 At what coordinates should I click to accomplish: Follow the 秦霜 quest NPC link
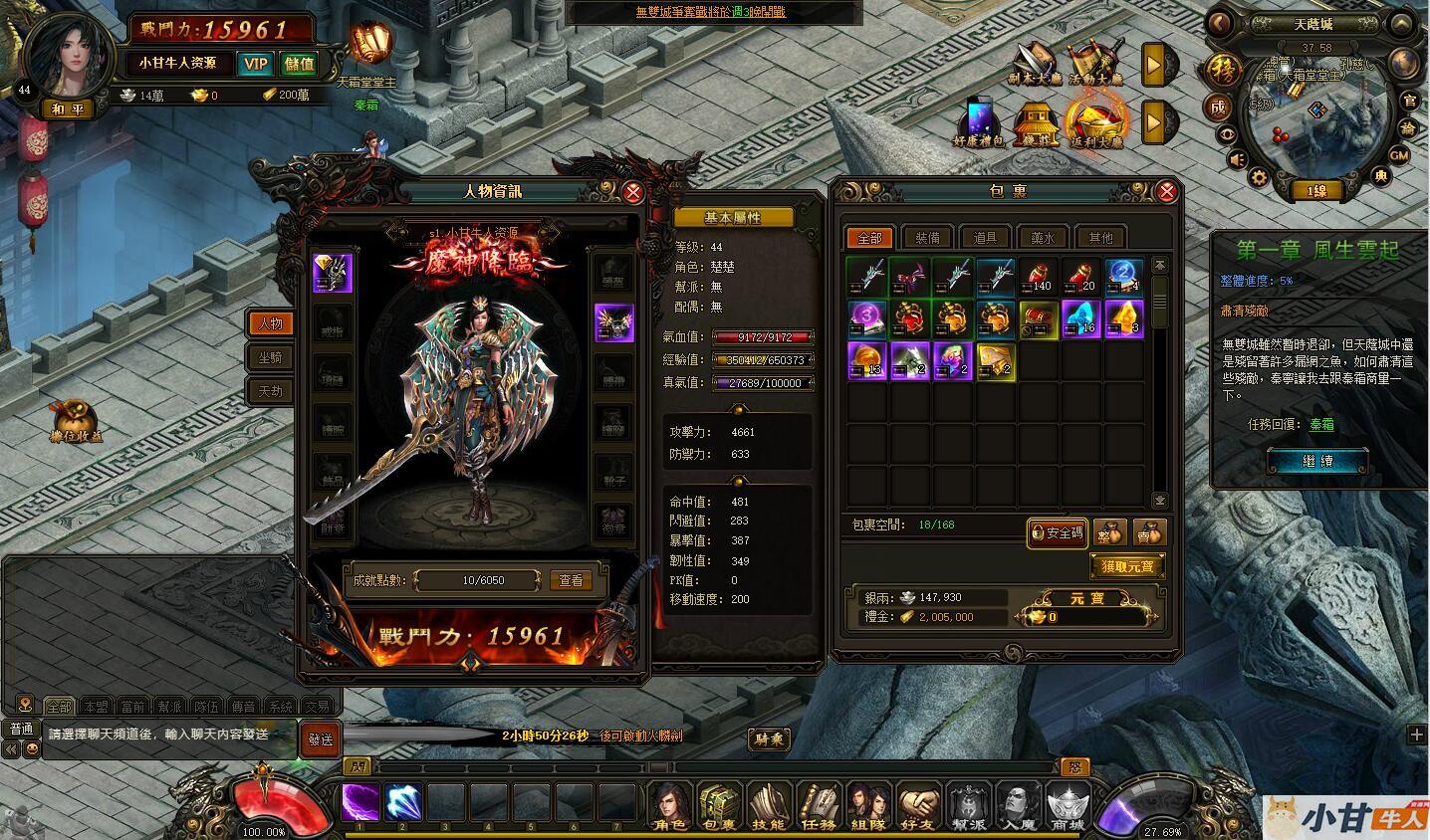pyautogui.click(x=1321, y=424)
